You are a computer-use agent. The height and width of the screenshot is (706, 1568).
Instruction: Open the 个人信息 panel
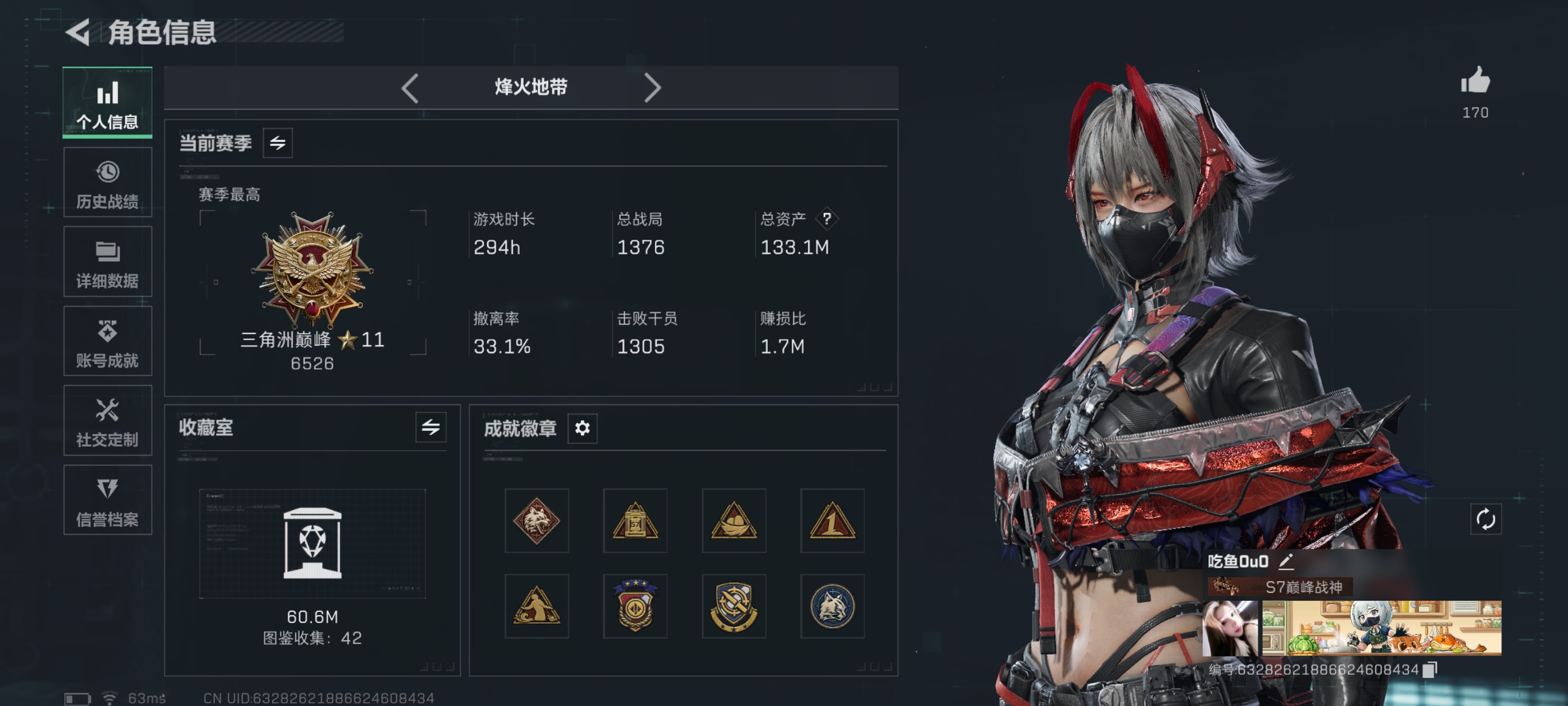tap(107, 103)
